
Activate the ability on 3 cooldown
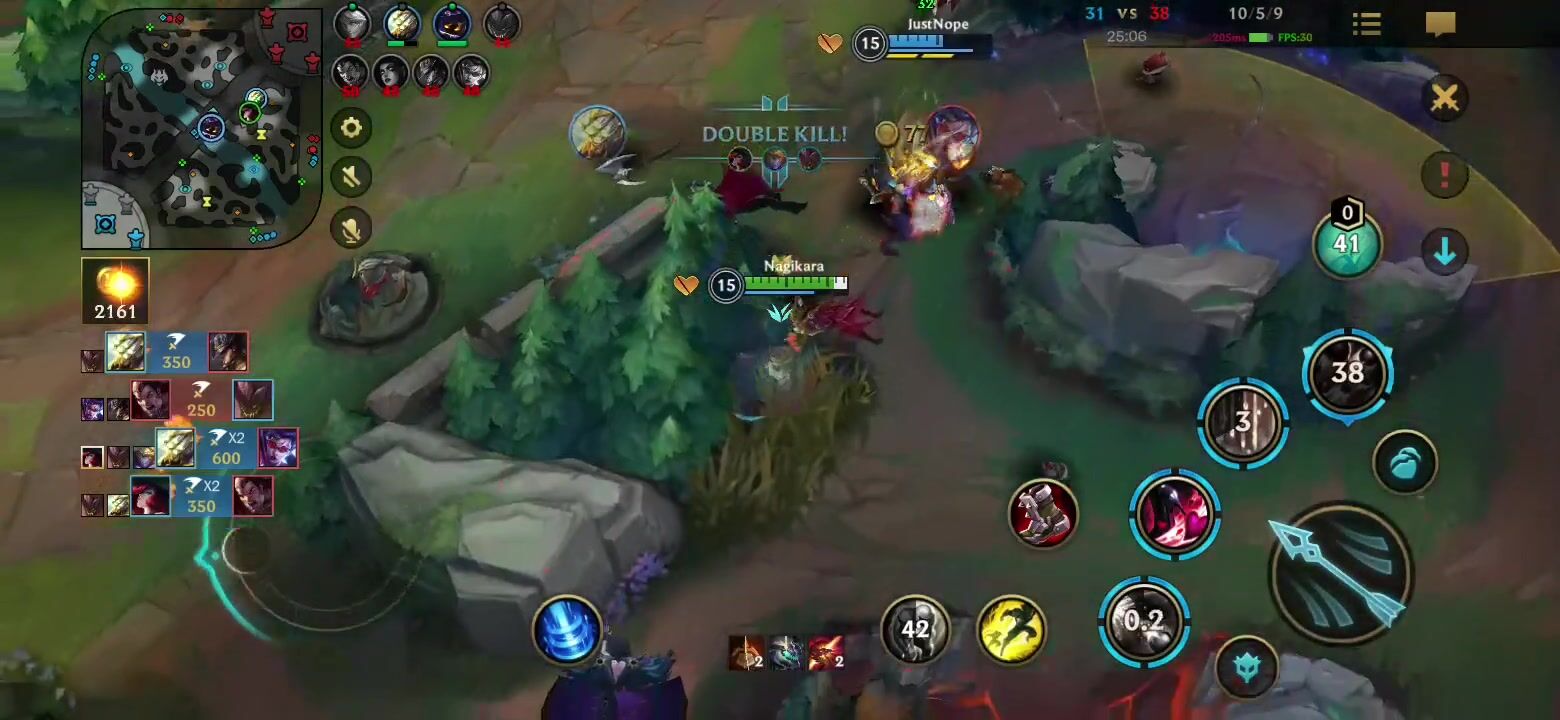pos(1243,423)
